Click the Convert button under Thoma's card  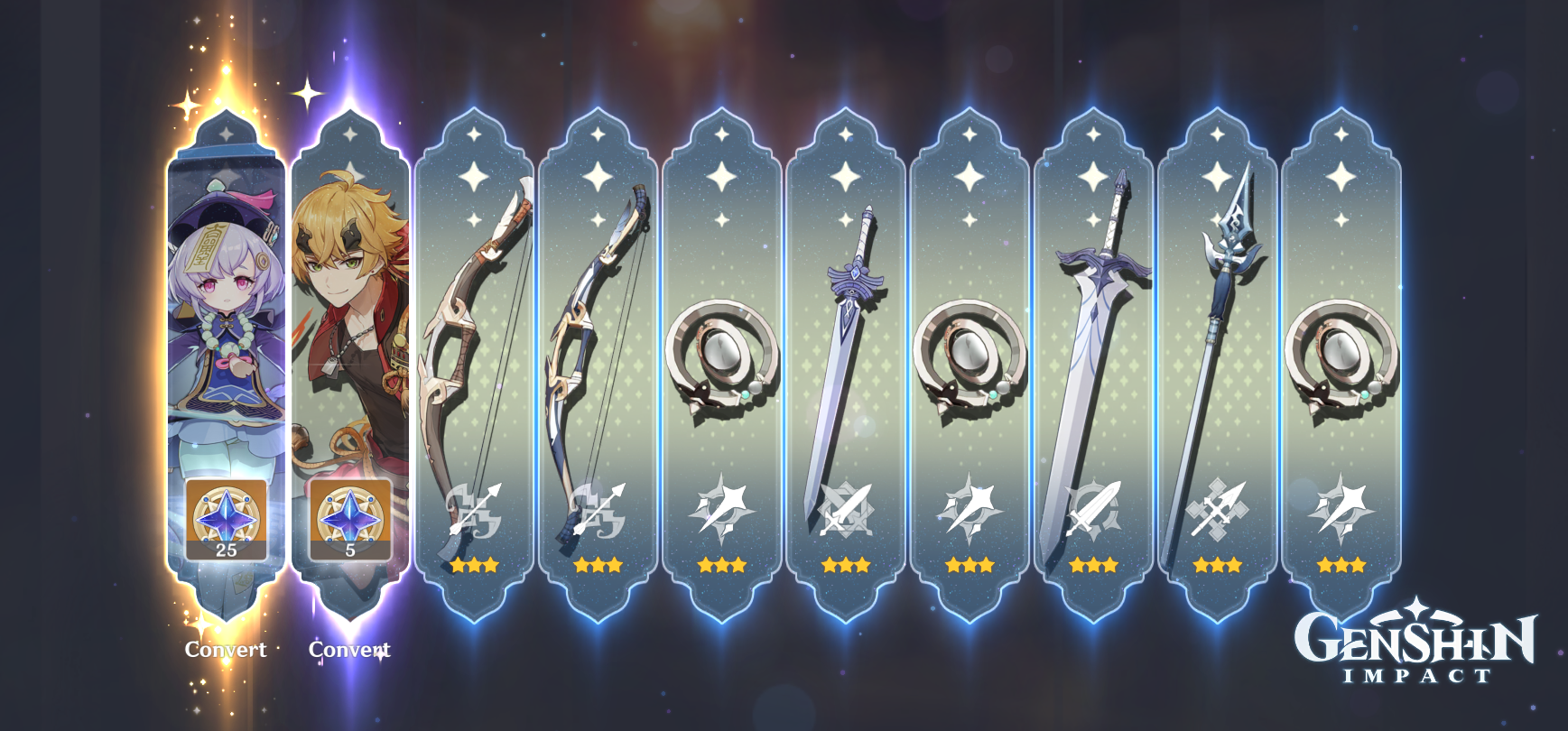tap(351, 648)
